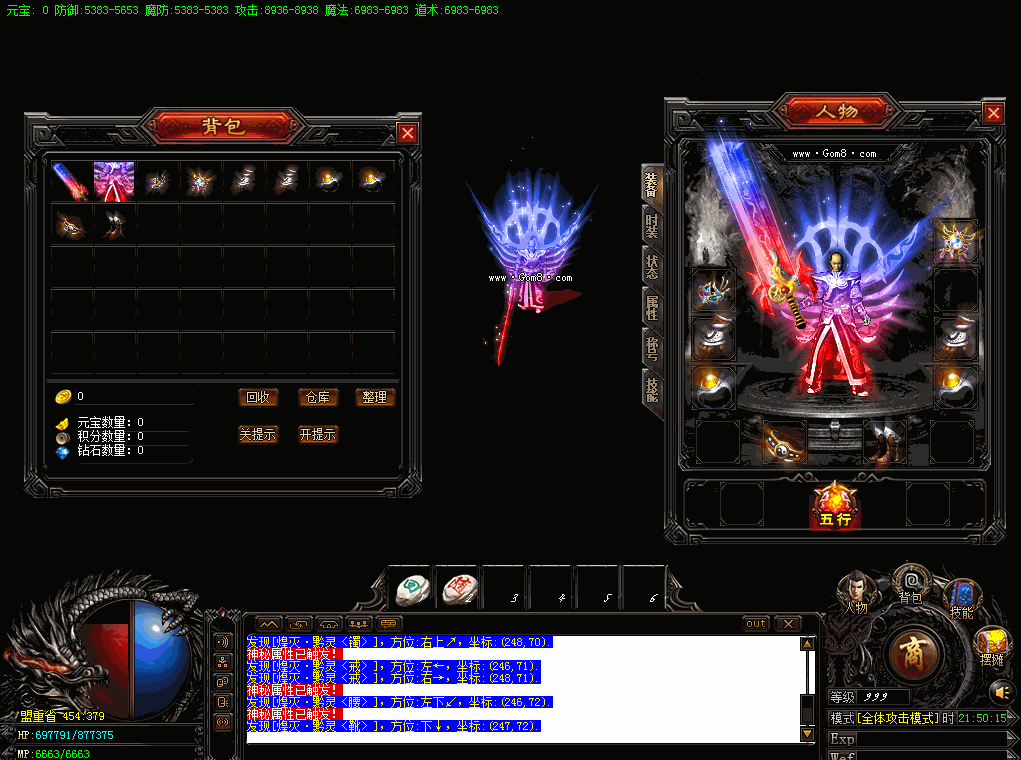Sort the bag with 整理

pos(375,397)
